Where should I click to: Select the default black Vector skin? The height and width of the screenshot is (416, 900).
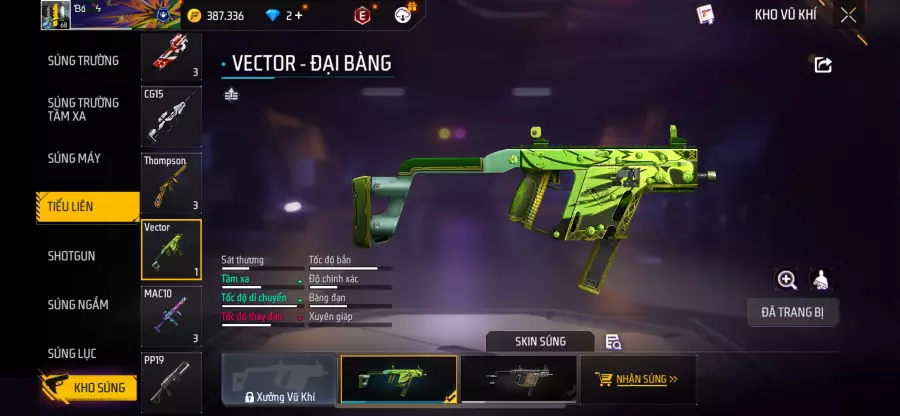pos(518,380)
